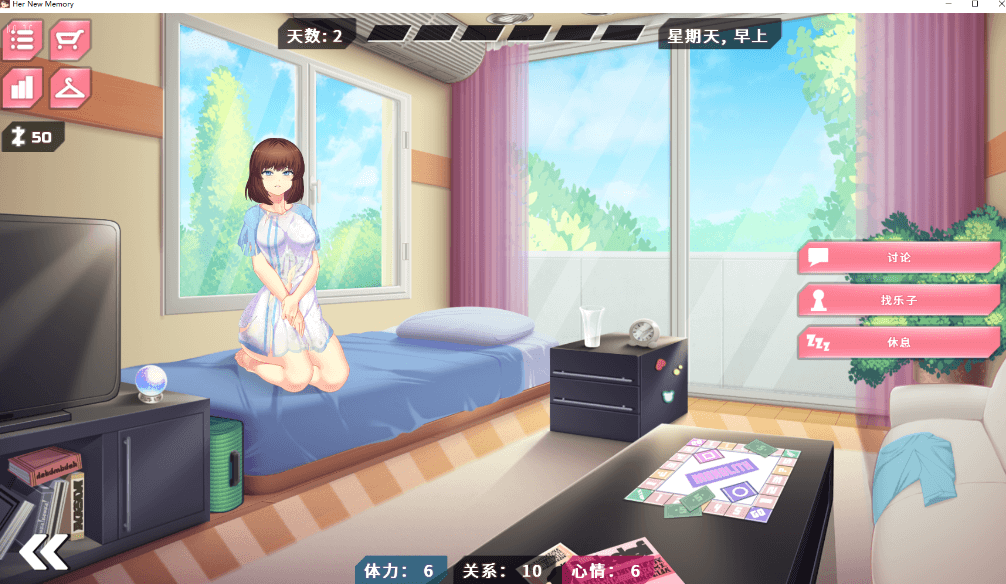Screen dimensions: 1006x584
Task: Show the bar chart stats screen
Action: [x=23, y=88]
